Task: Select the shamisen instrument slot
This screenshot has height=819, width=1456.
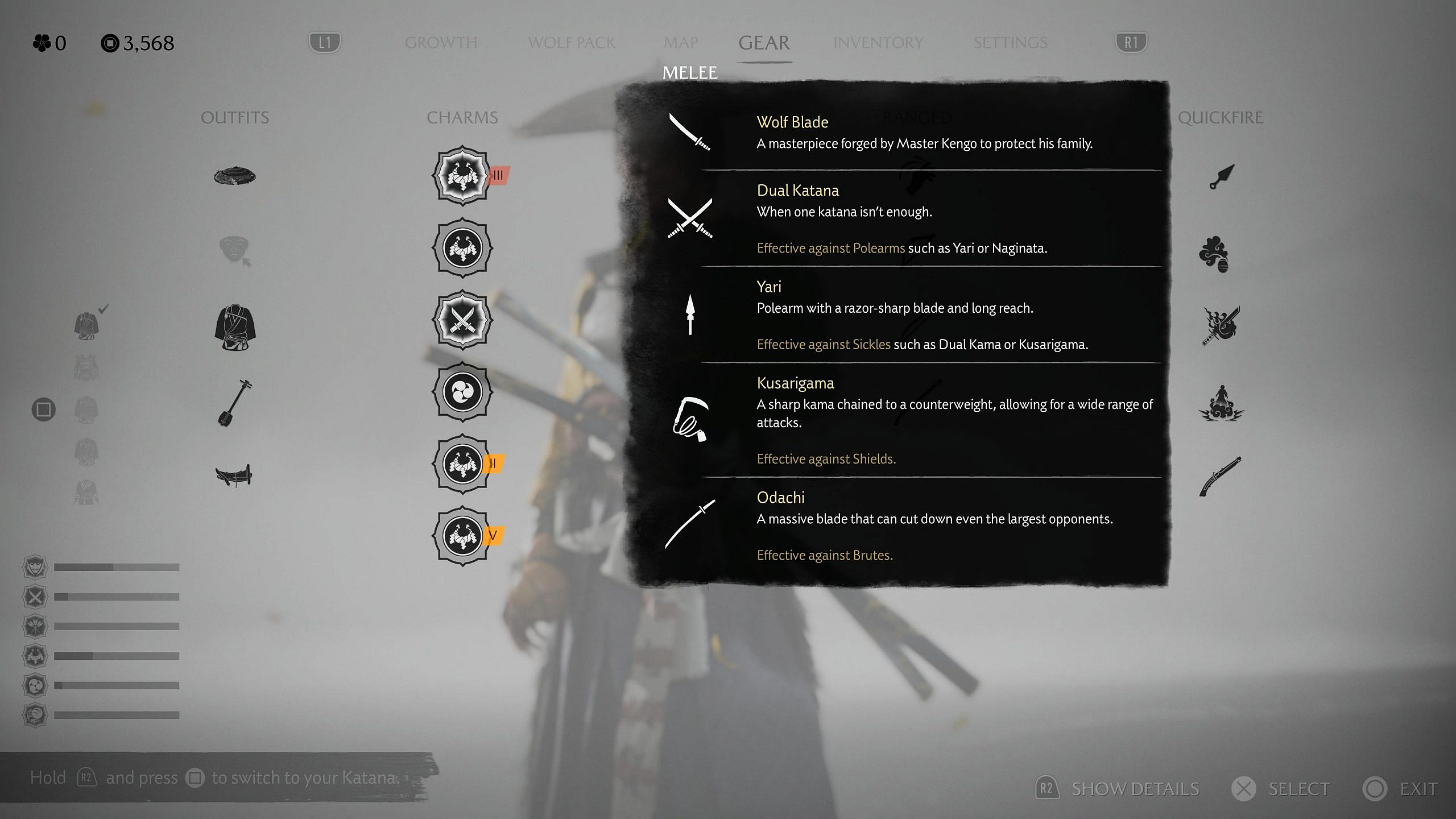Action: pyautogui.click(x=235, y=403)
